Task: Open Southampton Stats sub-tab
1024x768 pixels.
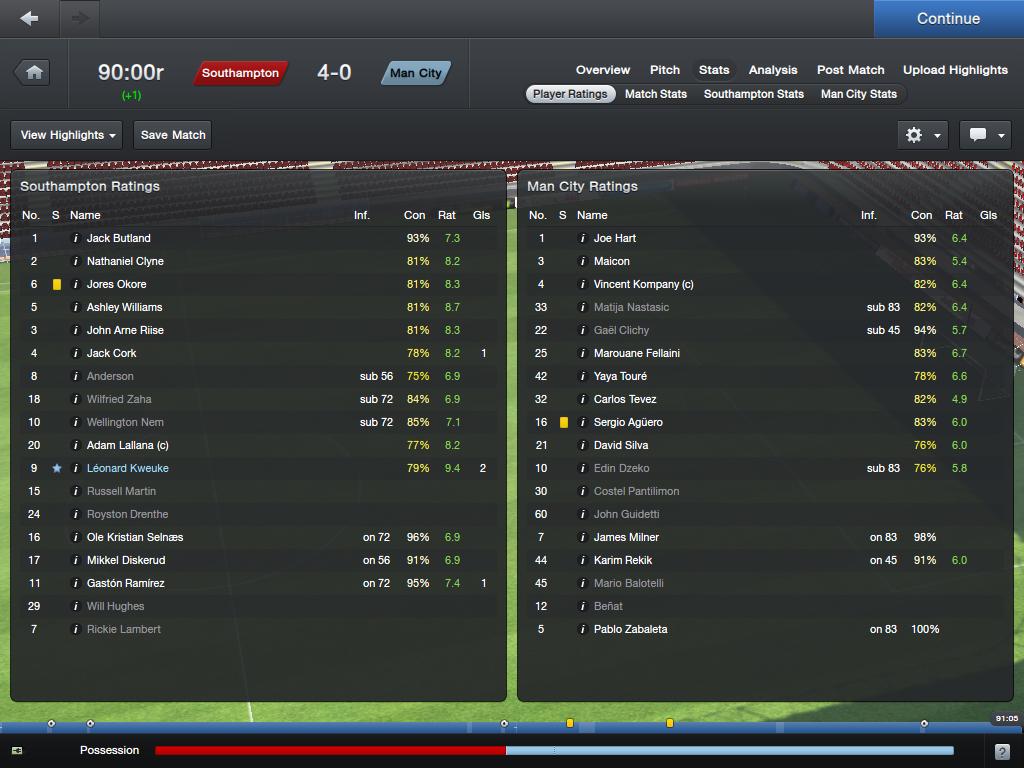Action: pos(754,94)
